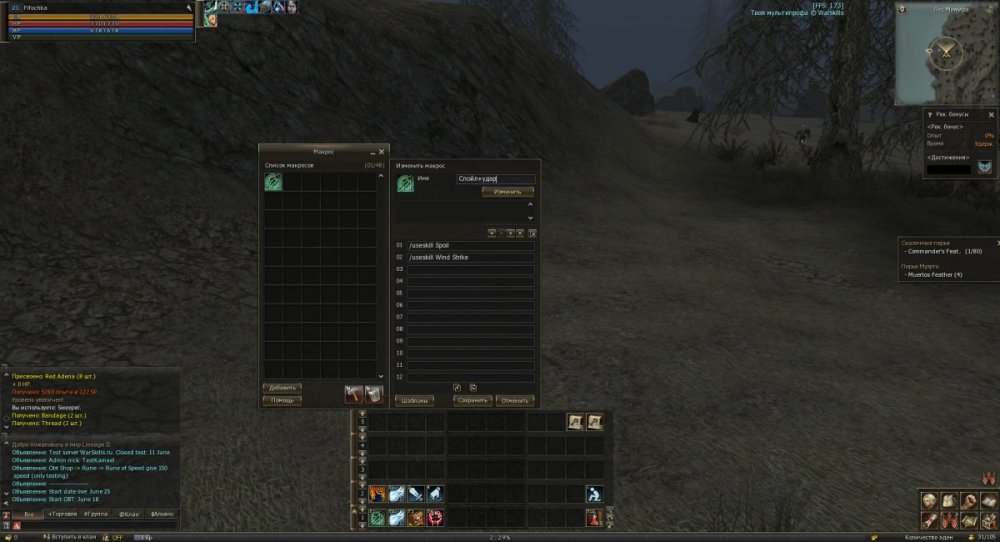Viewport: 1000px width, 542px height.
Task: Close the Рек. бонусы panel
Action: tap(991, 114)
